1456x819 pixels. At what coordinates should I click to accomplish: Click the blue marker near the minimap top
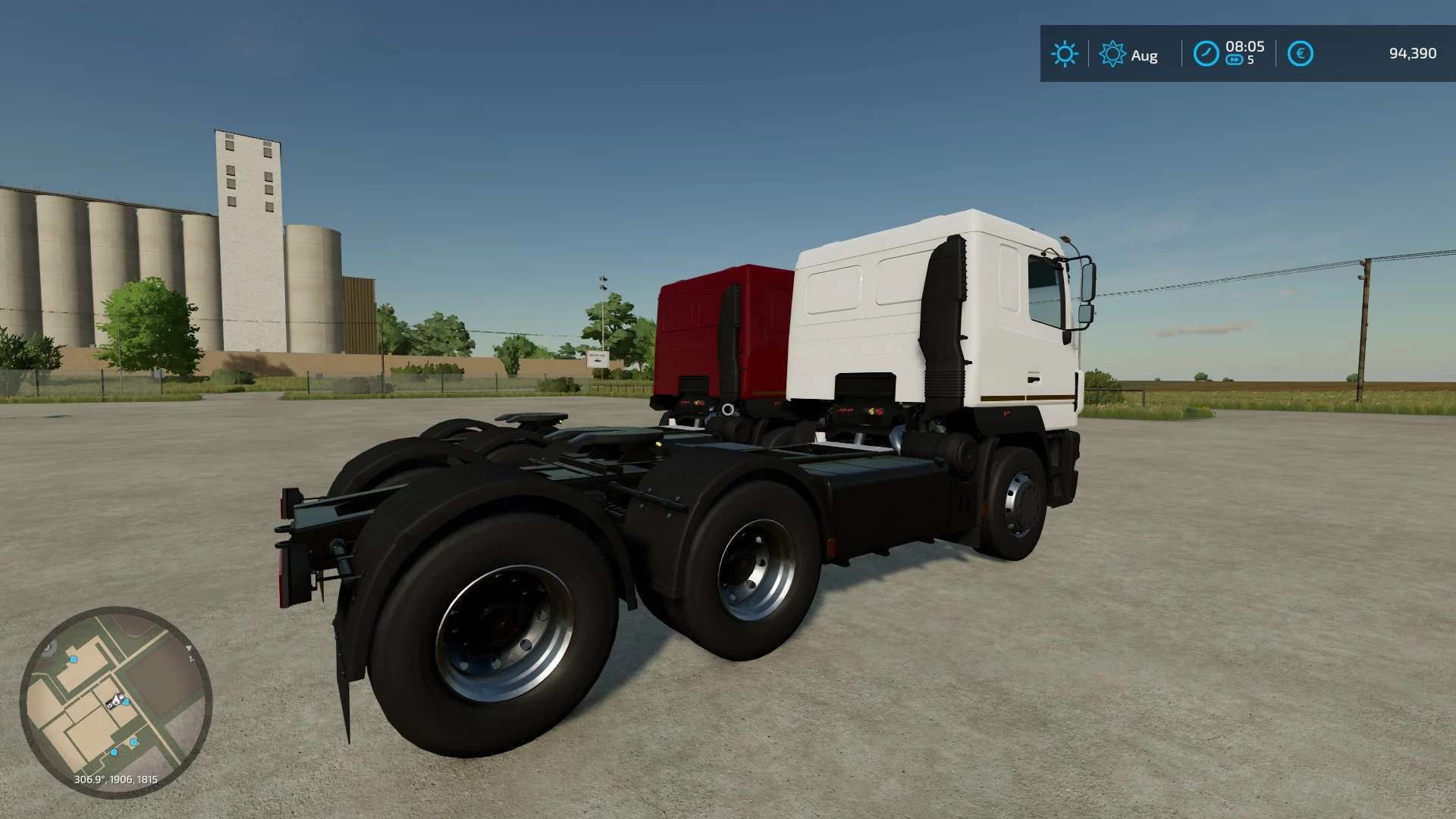coord(74,660)
